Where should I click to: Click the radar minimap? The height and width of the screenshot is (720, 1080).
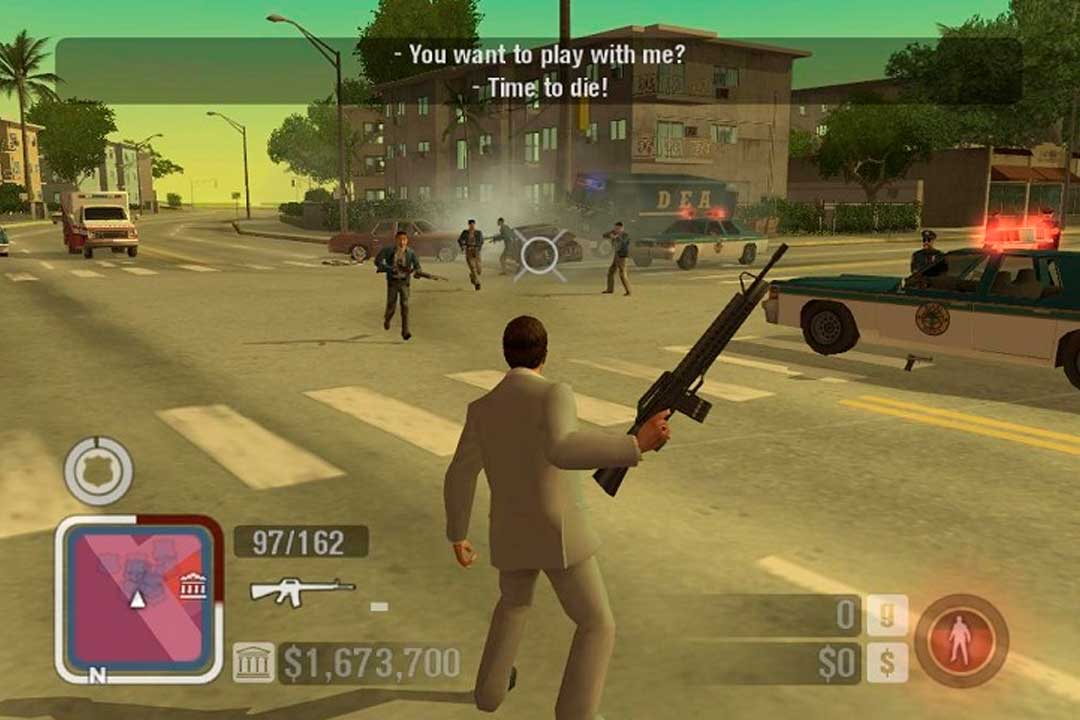coord(138,600)
